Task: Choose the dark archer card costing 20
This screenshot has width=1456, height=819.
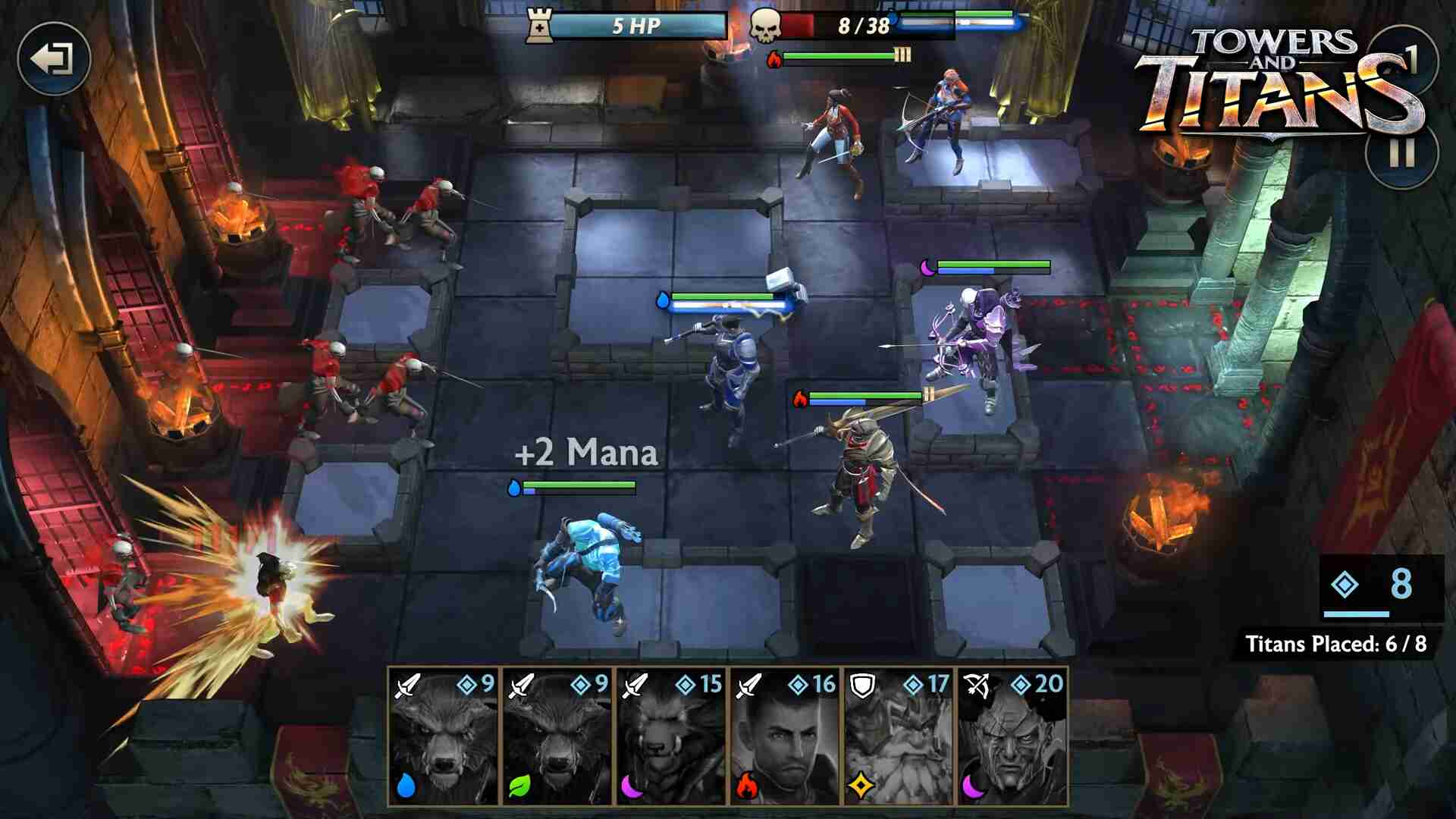Action: [1012, 736]
